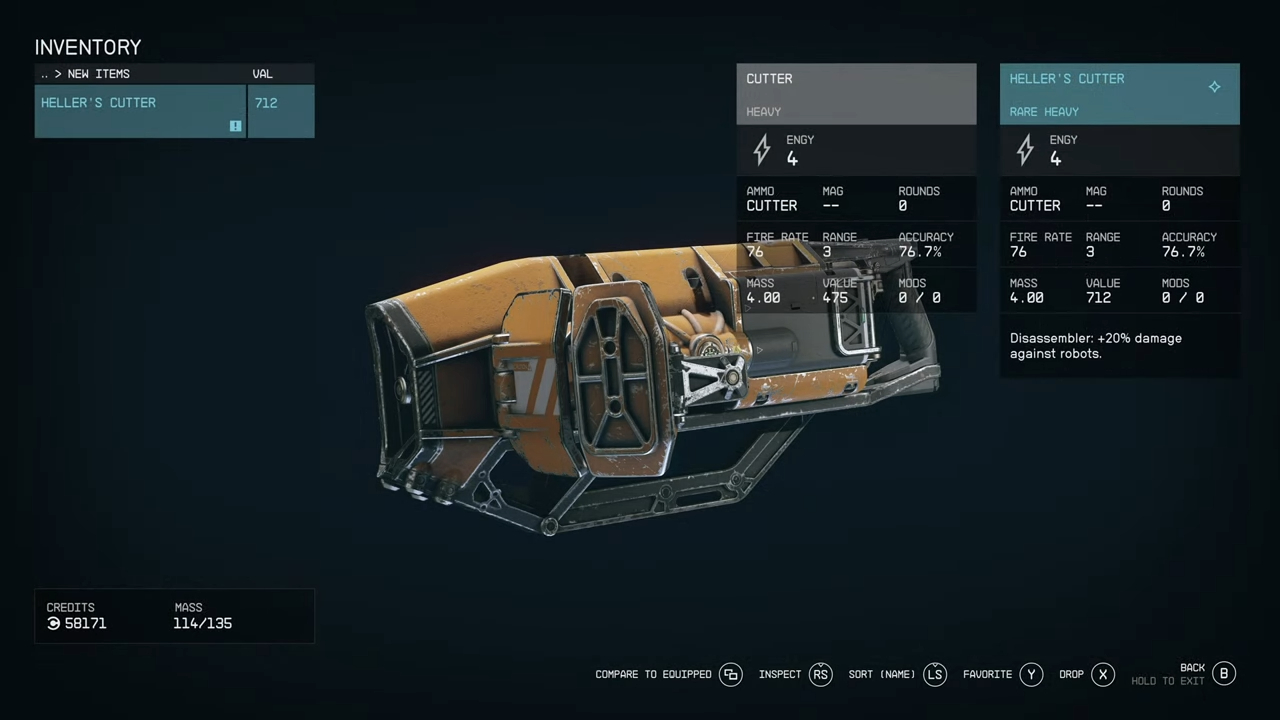Click the new-item exclamation icon beside Heller's Cutter
This screenshot has height=720, width=1280.
pyautogui.click(x=235, y=126)
